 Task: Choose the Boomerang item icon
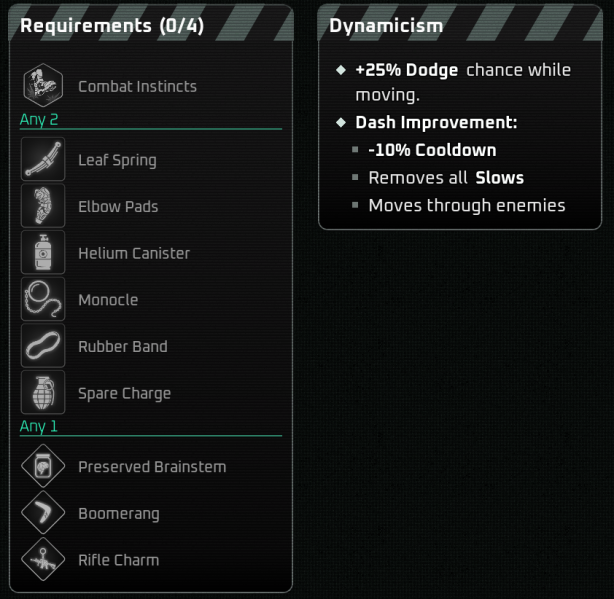tap(43, 514)
